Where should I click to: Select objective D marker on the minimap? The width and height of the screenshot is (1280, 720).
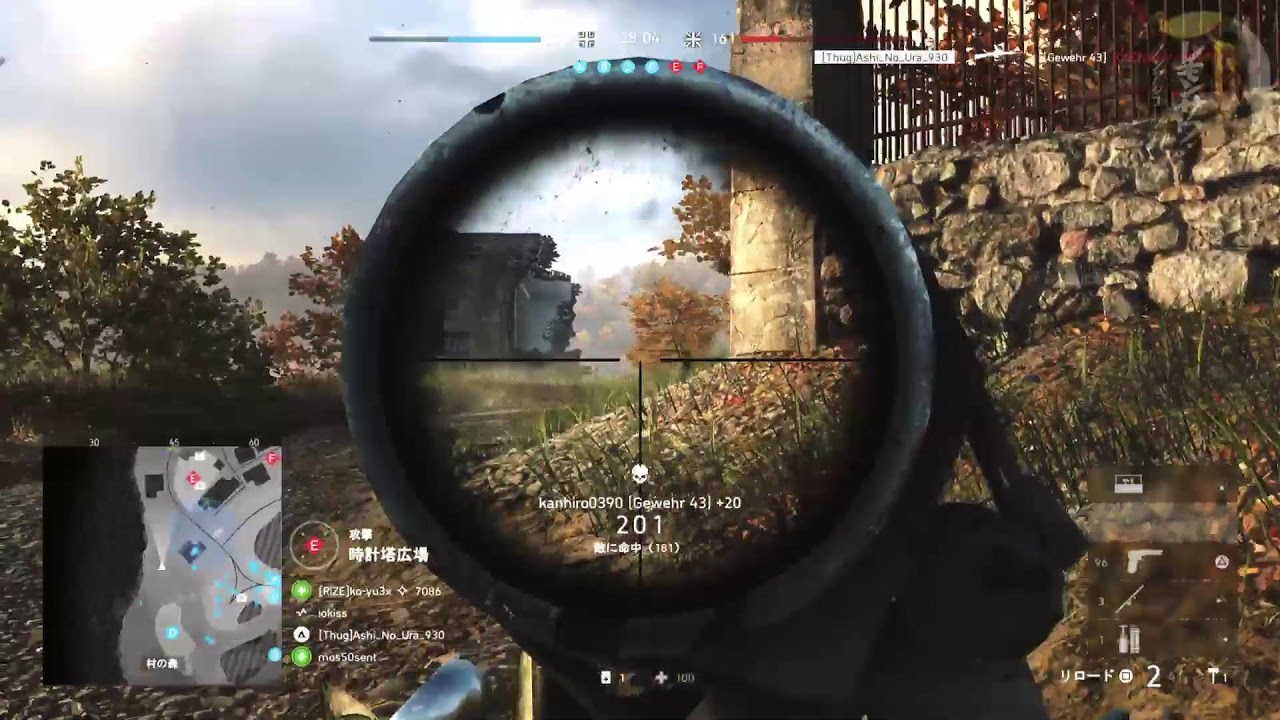(x=172, y=633)
